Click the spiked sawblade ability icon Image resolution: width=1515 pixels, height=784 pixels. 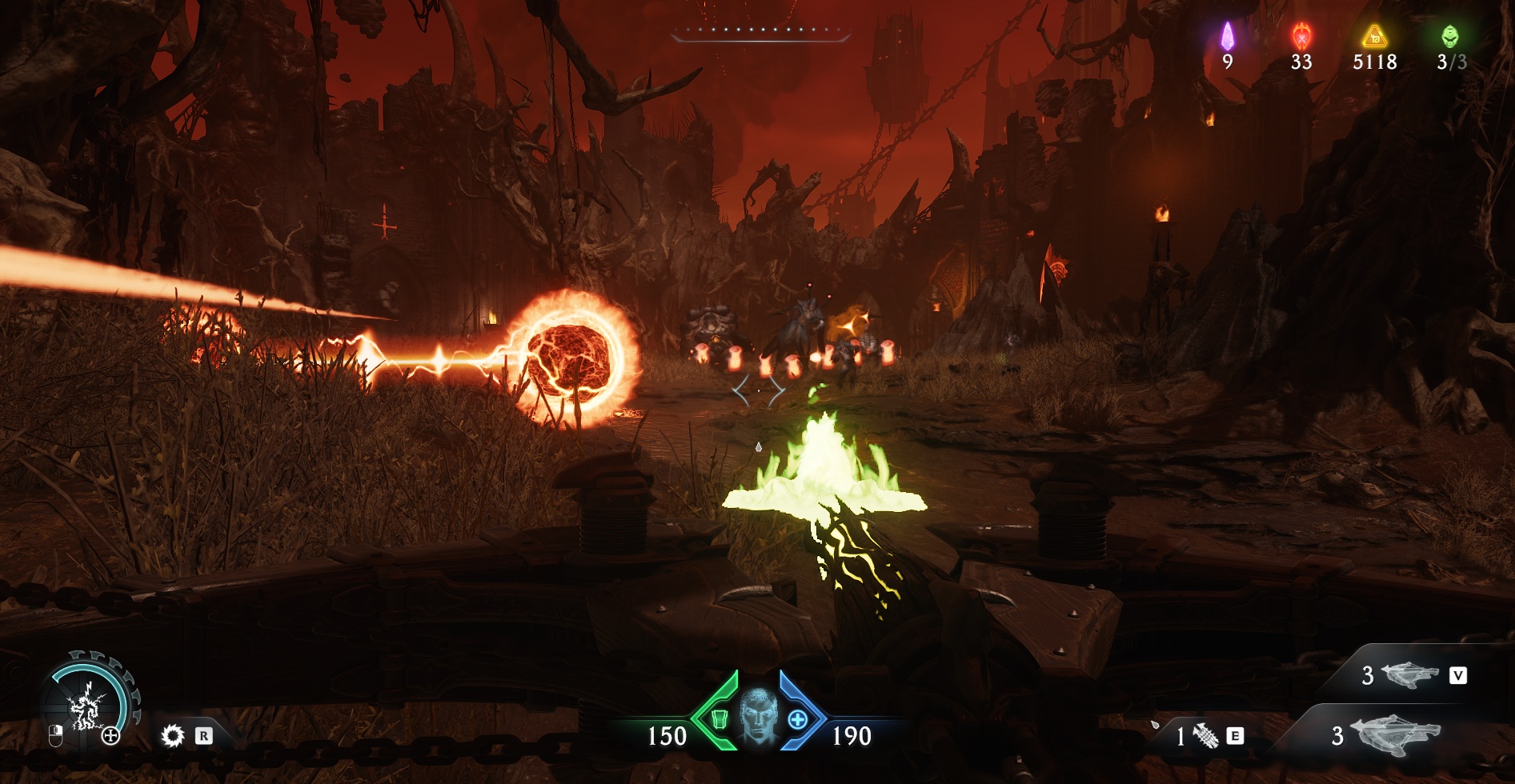(172, 735)
